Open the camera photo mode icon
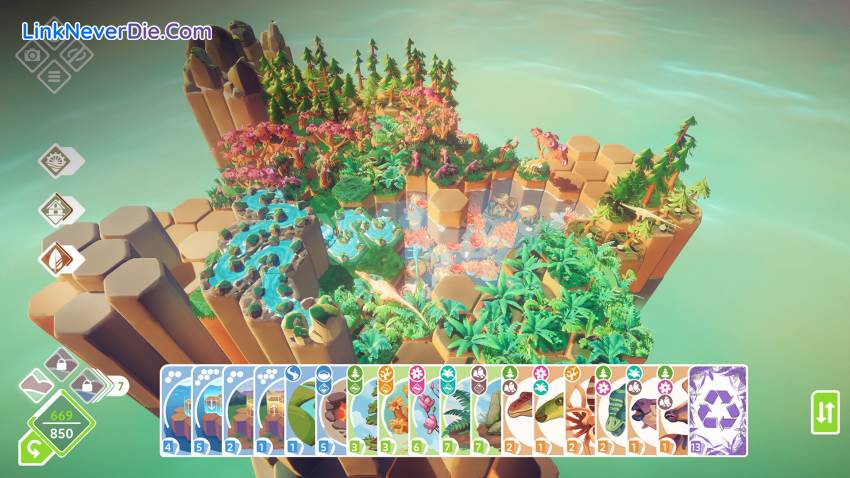 (31, 55)
